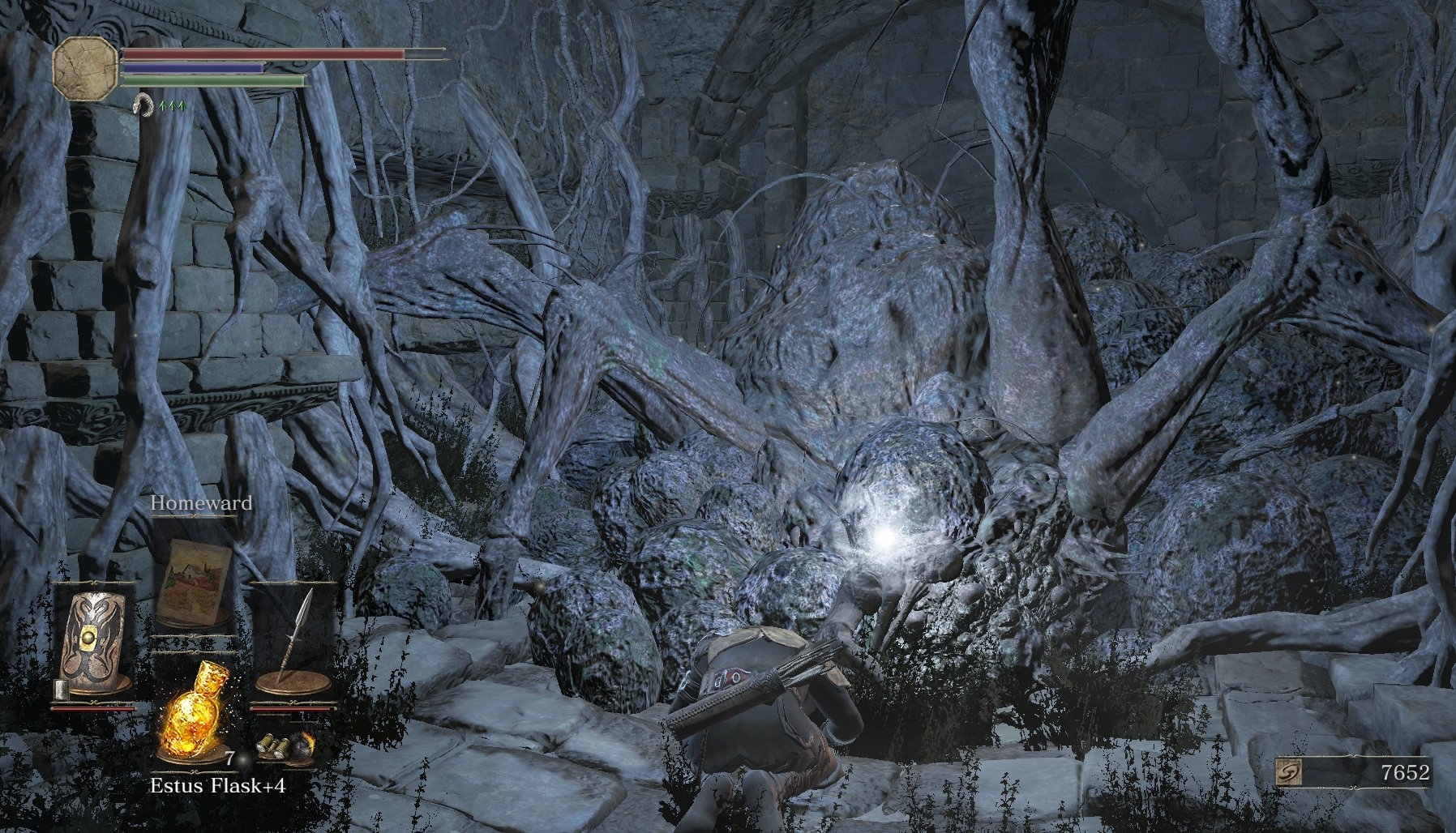The image size is (1456, 833).
Task: Select the right-hand spear slot
Action: pyautogui.click(x=293, y=640)
